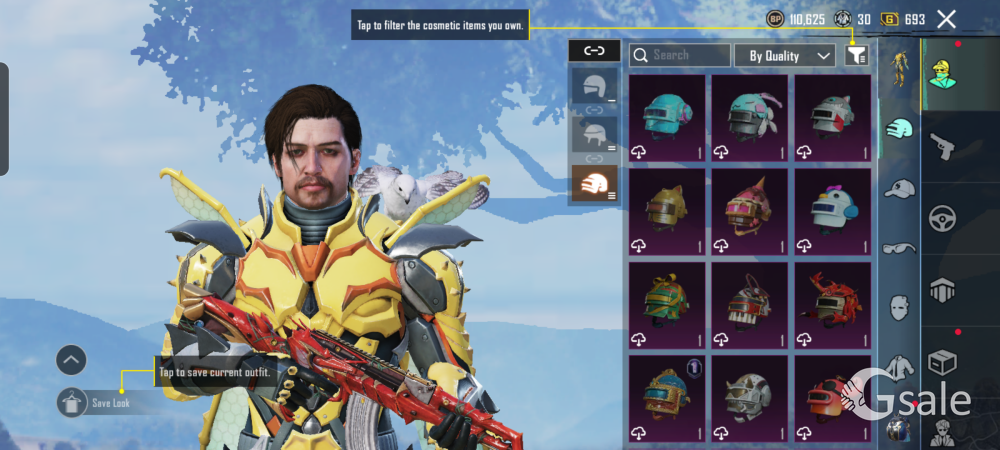Toggle the link button above helmet slots
Screen dimensions: 1000x450
594,51
